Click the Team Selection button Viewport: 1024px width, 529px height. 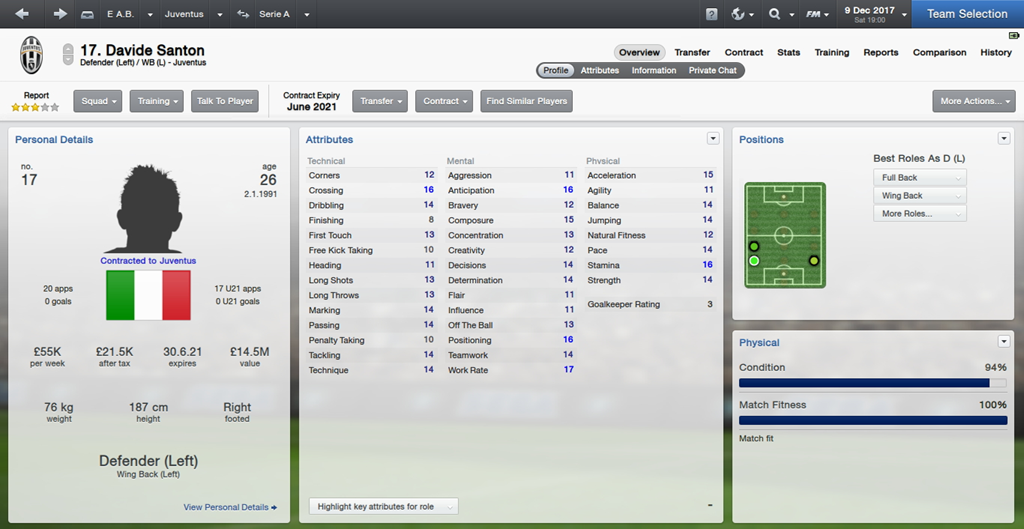click(966, 14)
